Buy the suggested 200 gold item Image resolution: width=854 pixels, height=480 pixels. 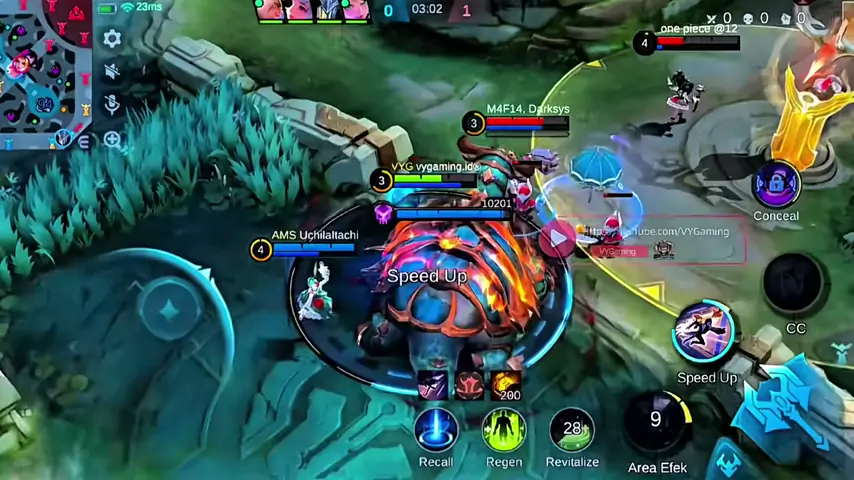pyautogui.click(x=506, y=384)
